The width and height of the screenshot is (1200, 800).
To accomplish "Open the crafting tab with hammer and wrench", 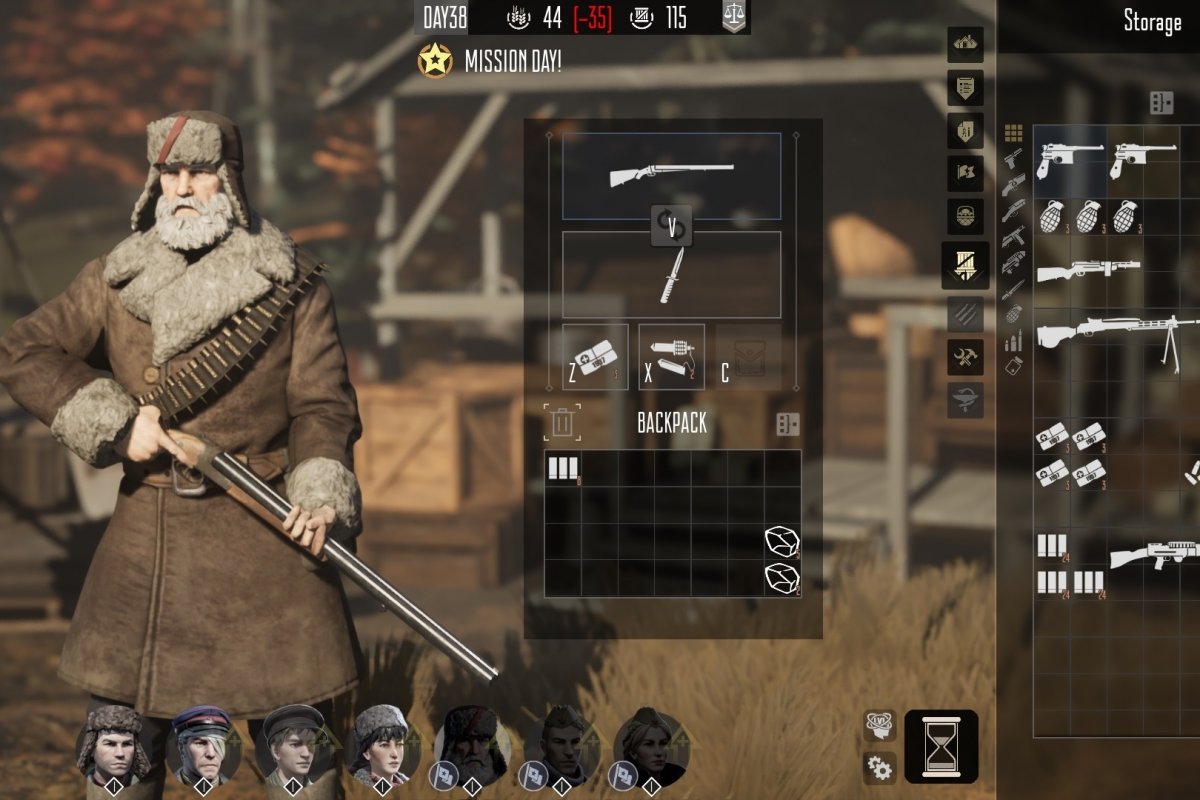I will [x=967, y=355].
